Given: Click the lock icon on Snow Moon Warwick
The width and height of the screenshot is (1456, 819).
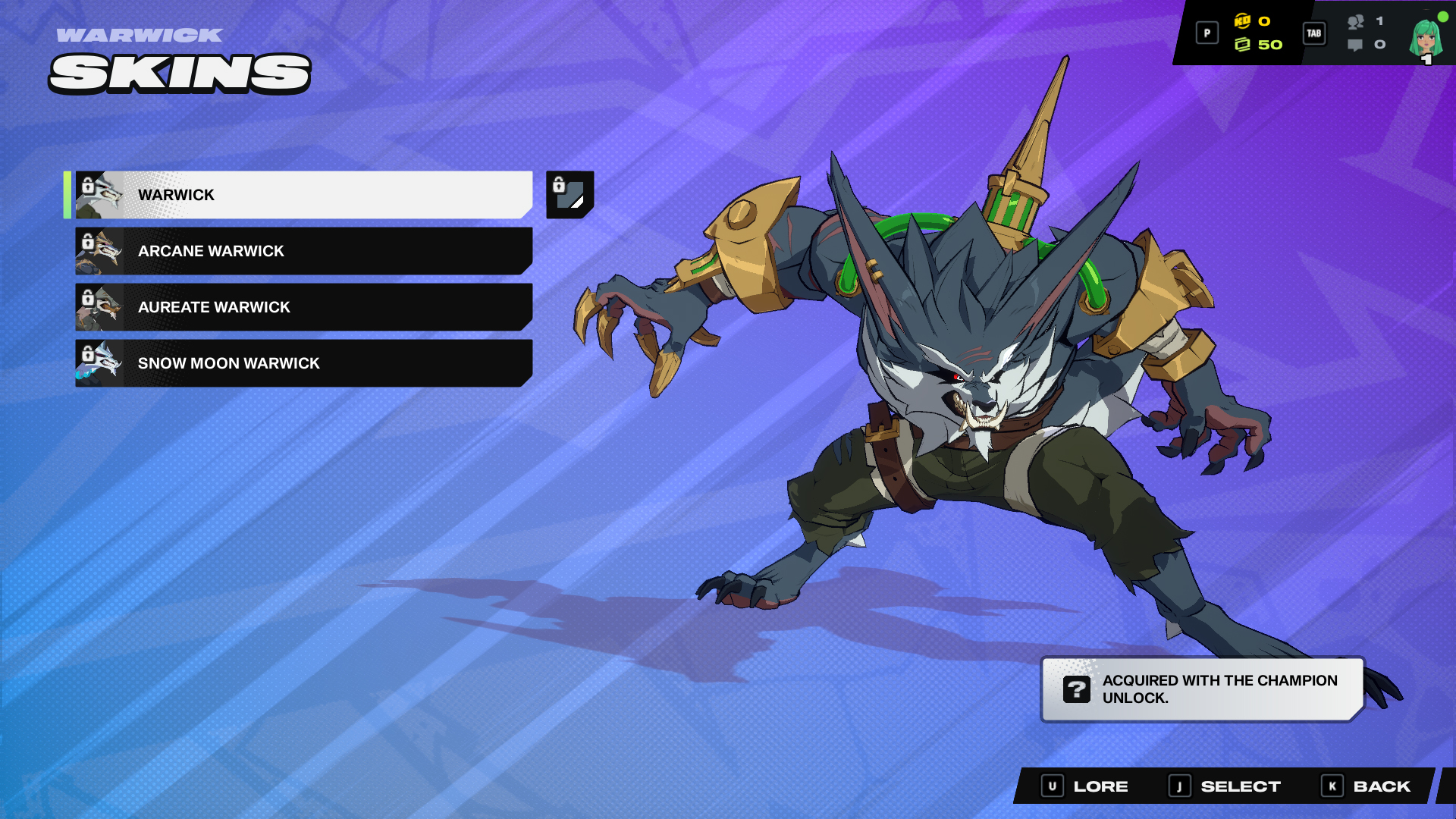Looking at the screenshot, I should pyautogui.click(x=89, y=353).
